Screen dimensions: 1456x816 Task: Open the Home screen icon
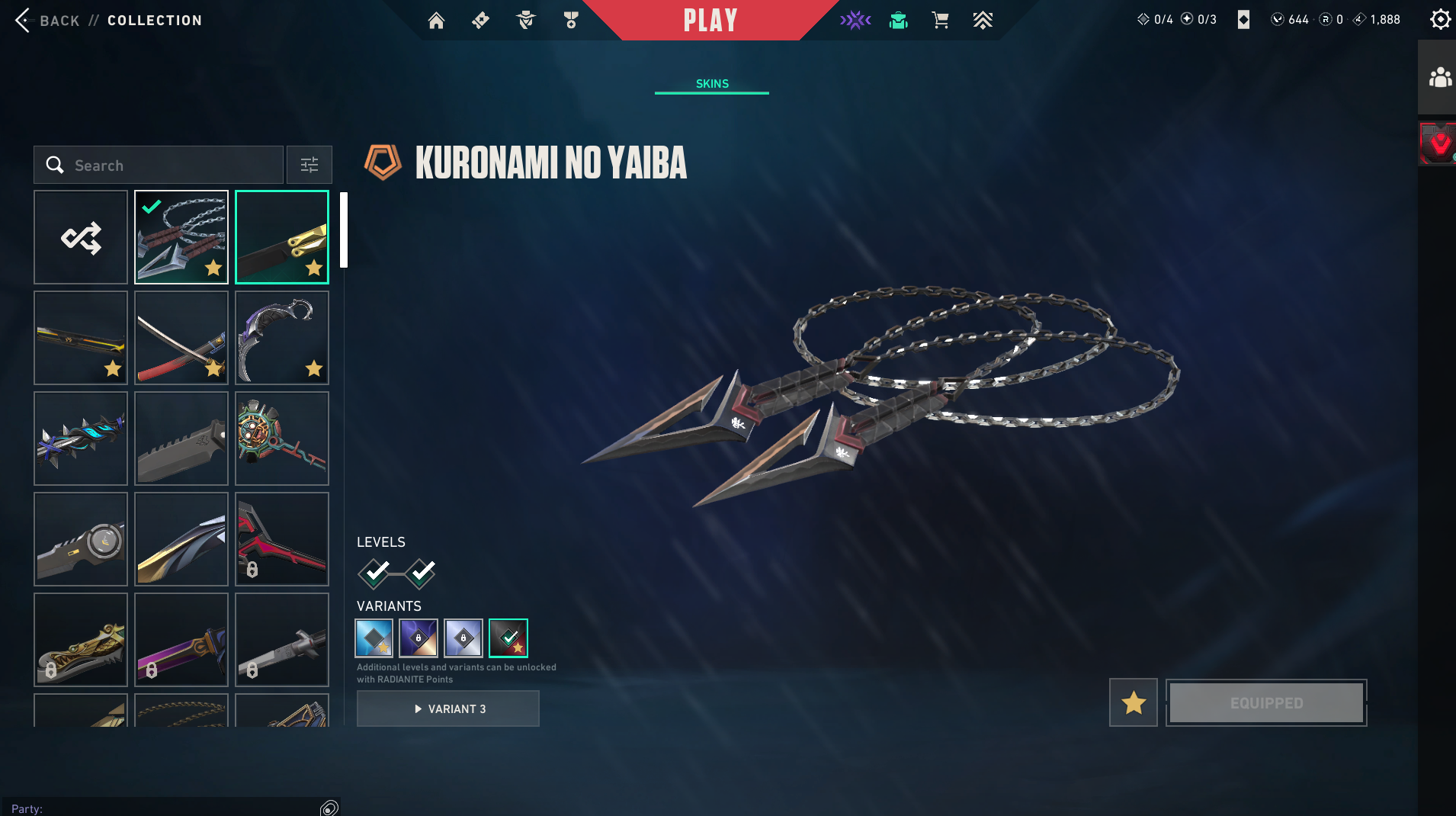[x=436, y=21]
